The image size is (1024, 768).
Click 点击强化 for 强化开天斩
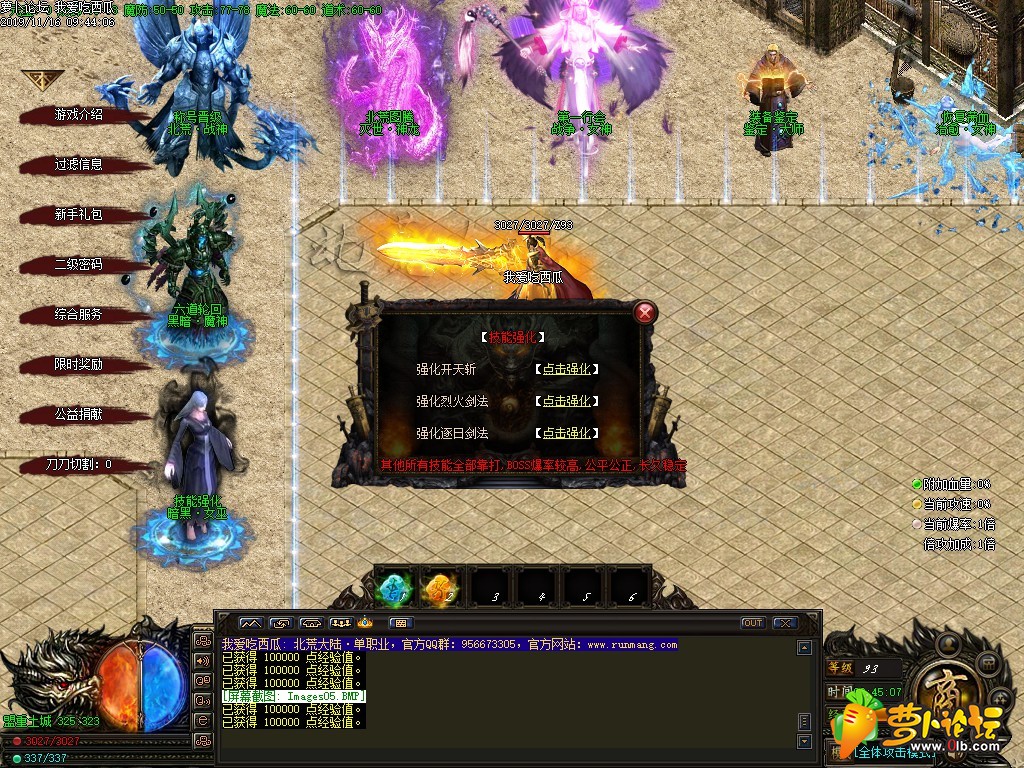coord(567,369)
